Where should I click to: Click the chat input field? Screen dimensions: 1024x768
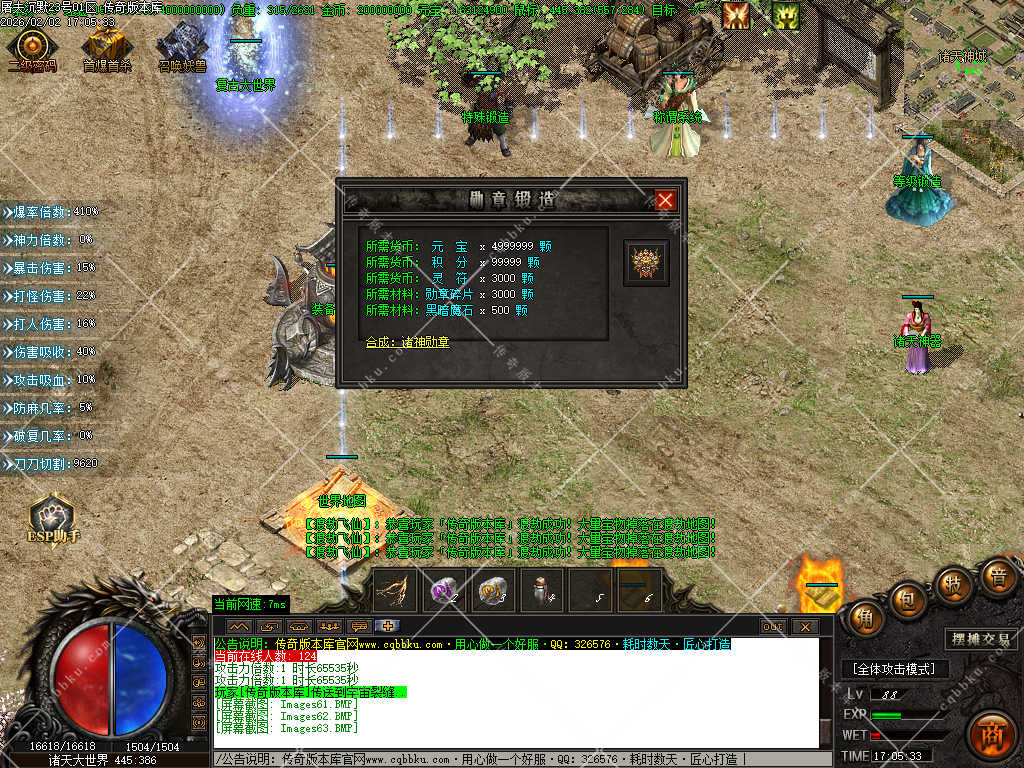520,760
